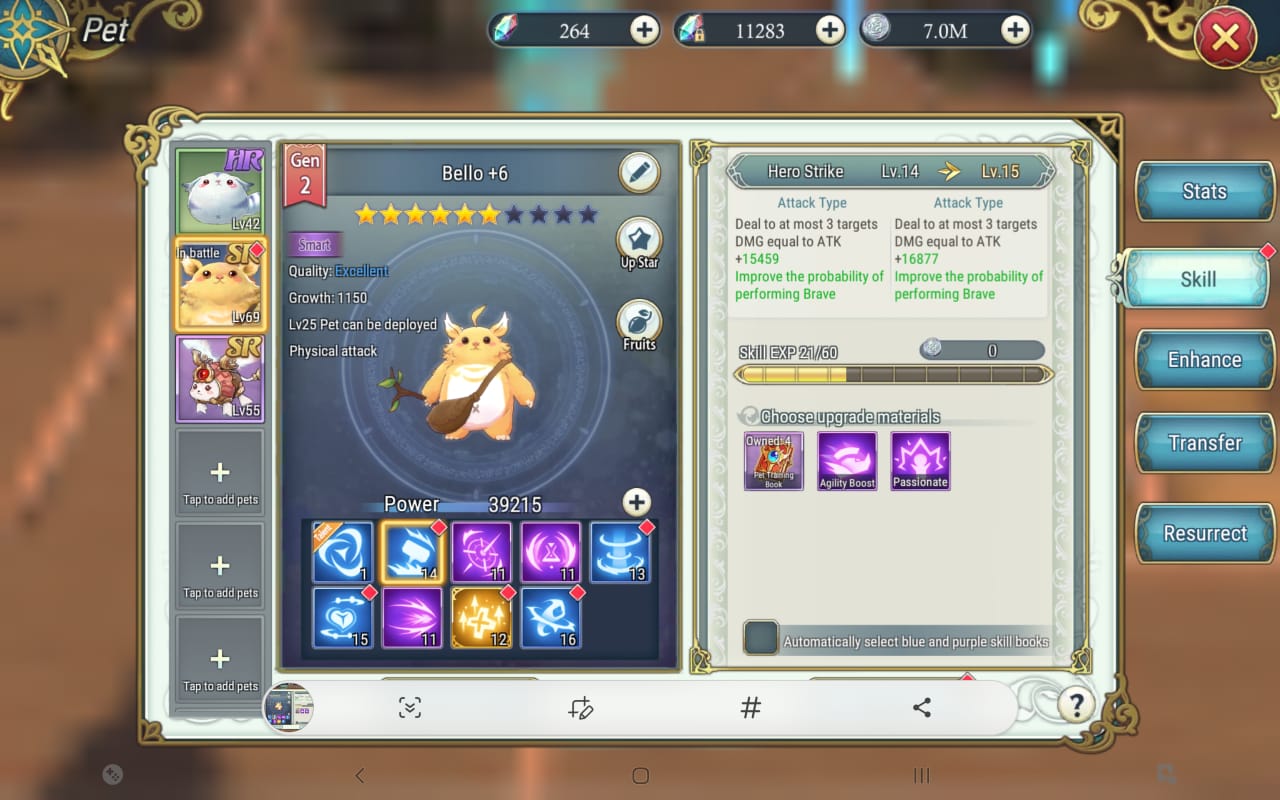Tap the plus button beside Power
Viewport: 1280px width, 800px height.
pos(636,502)
